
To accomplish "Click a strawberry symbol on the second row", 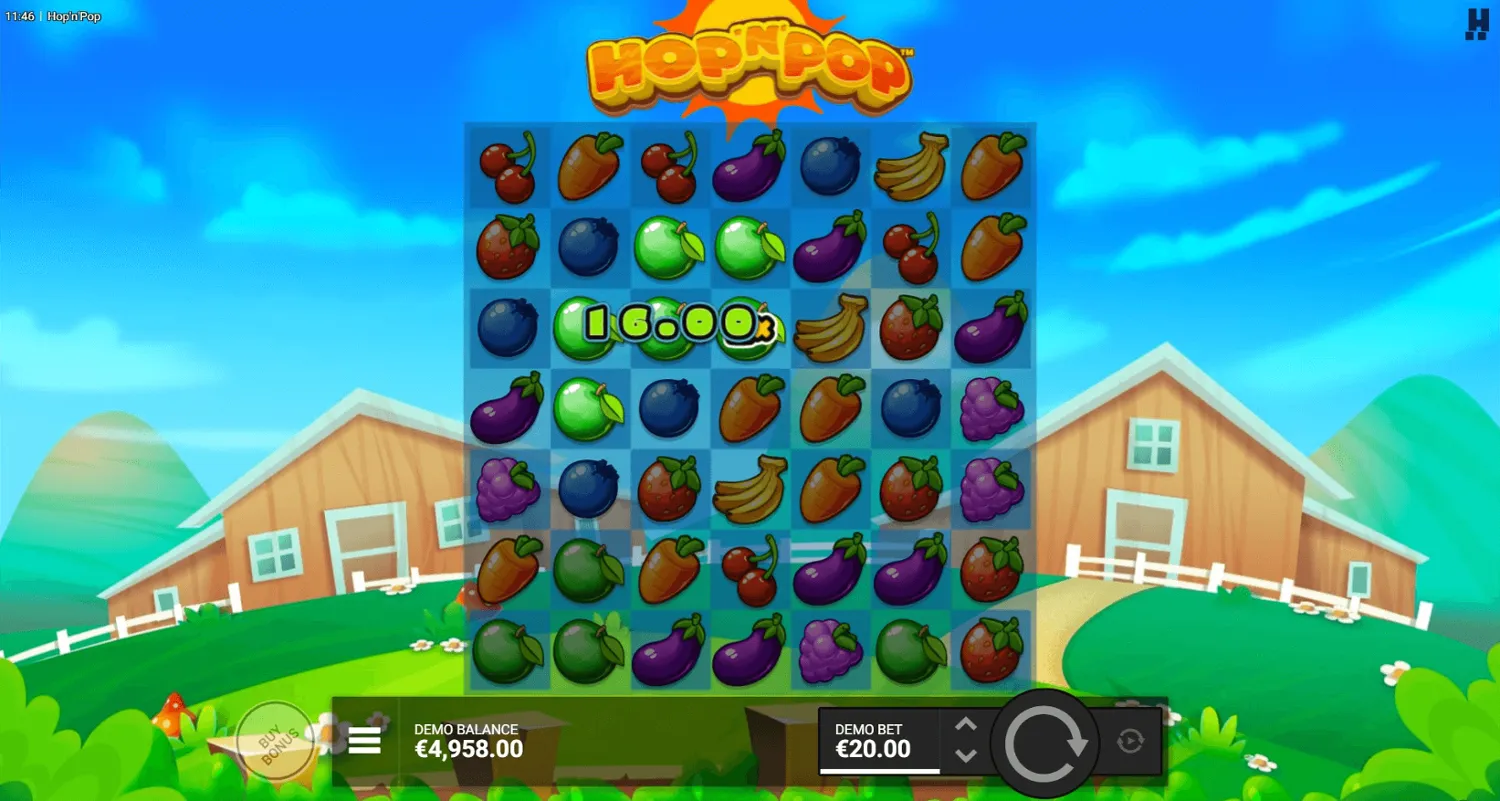I will [507, 246].
